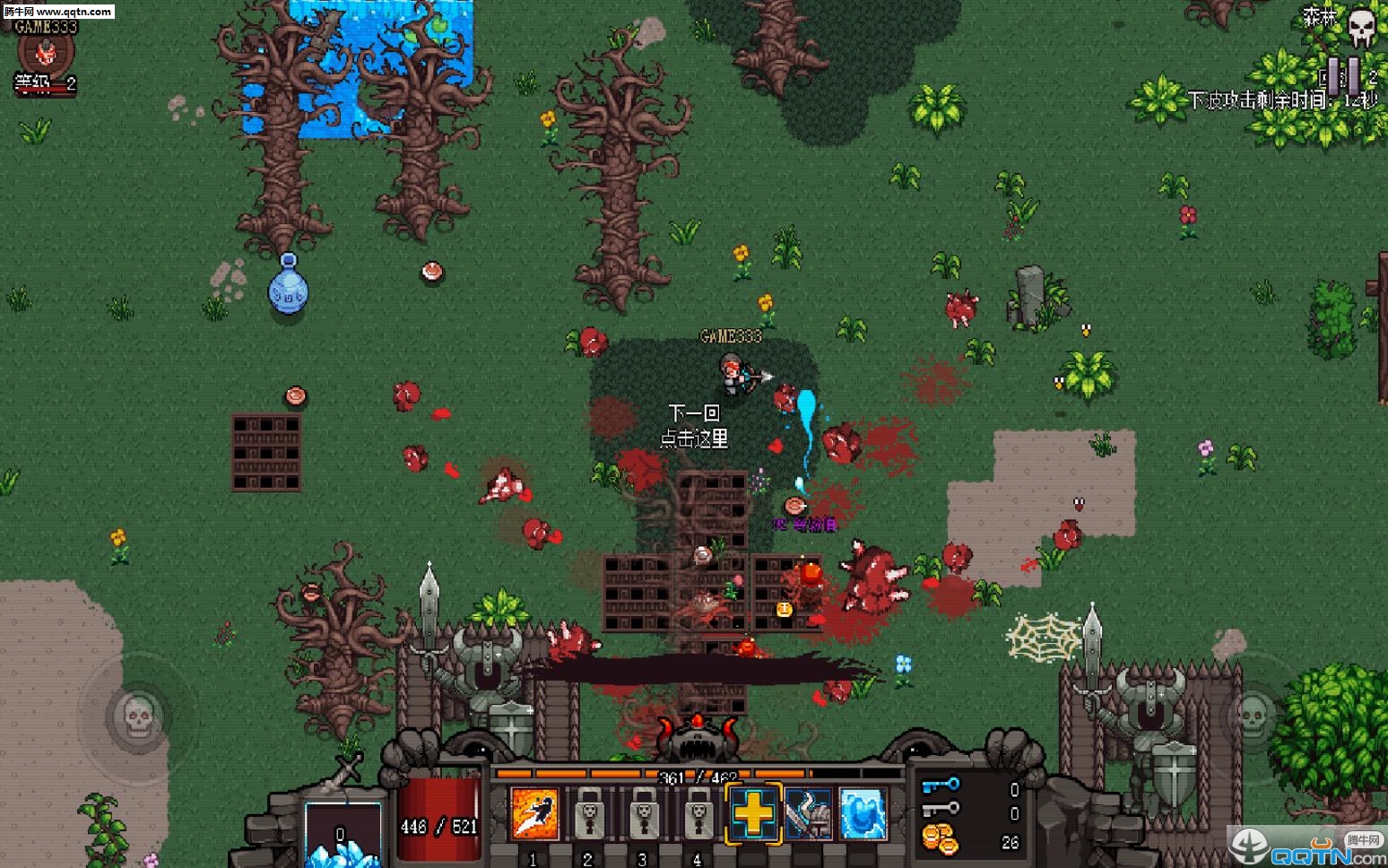Activate the dash ability in slot 1

point(534,814)
